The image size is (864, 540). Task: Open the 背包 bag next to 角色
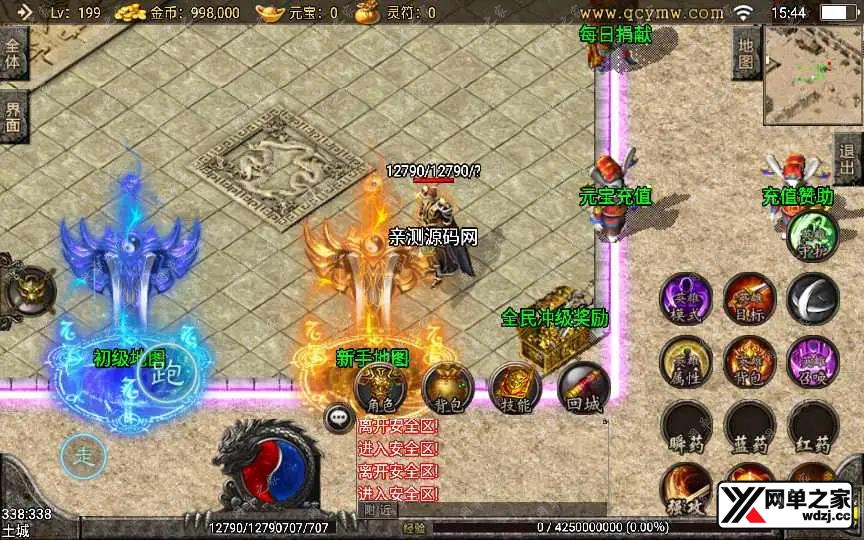point(447,388)
